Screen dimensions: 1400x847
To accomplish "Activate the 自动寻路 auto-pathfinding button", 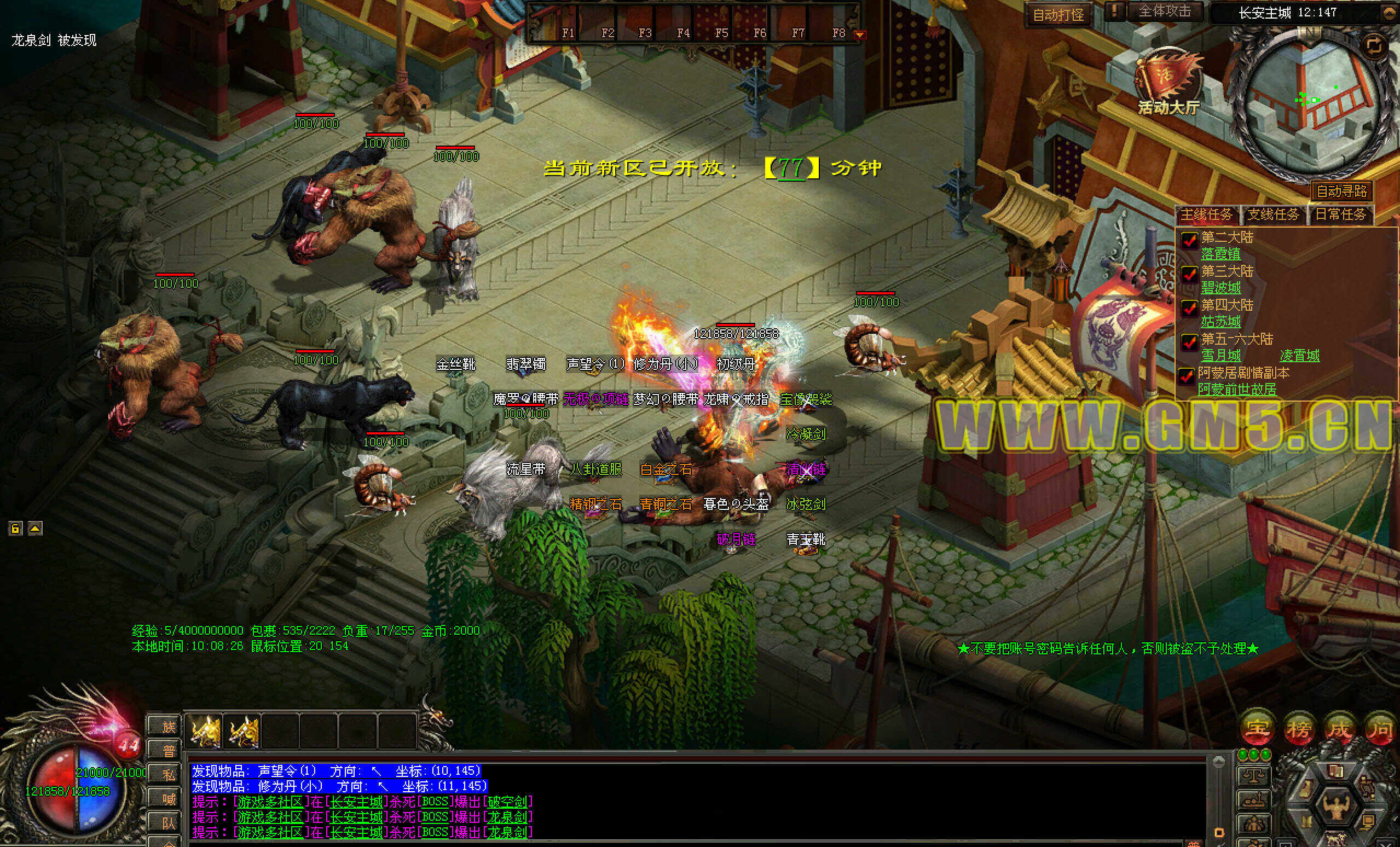I will [1341, 191].
